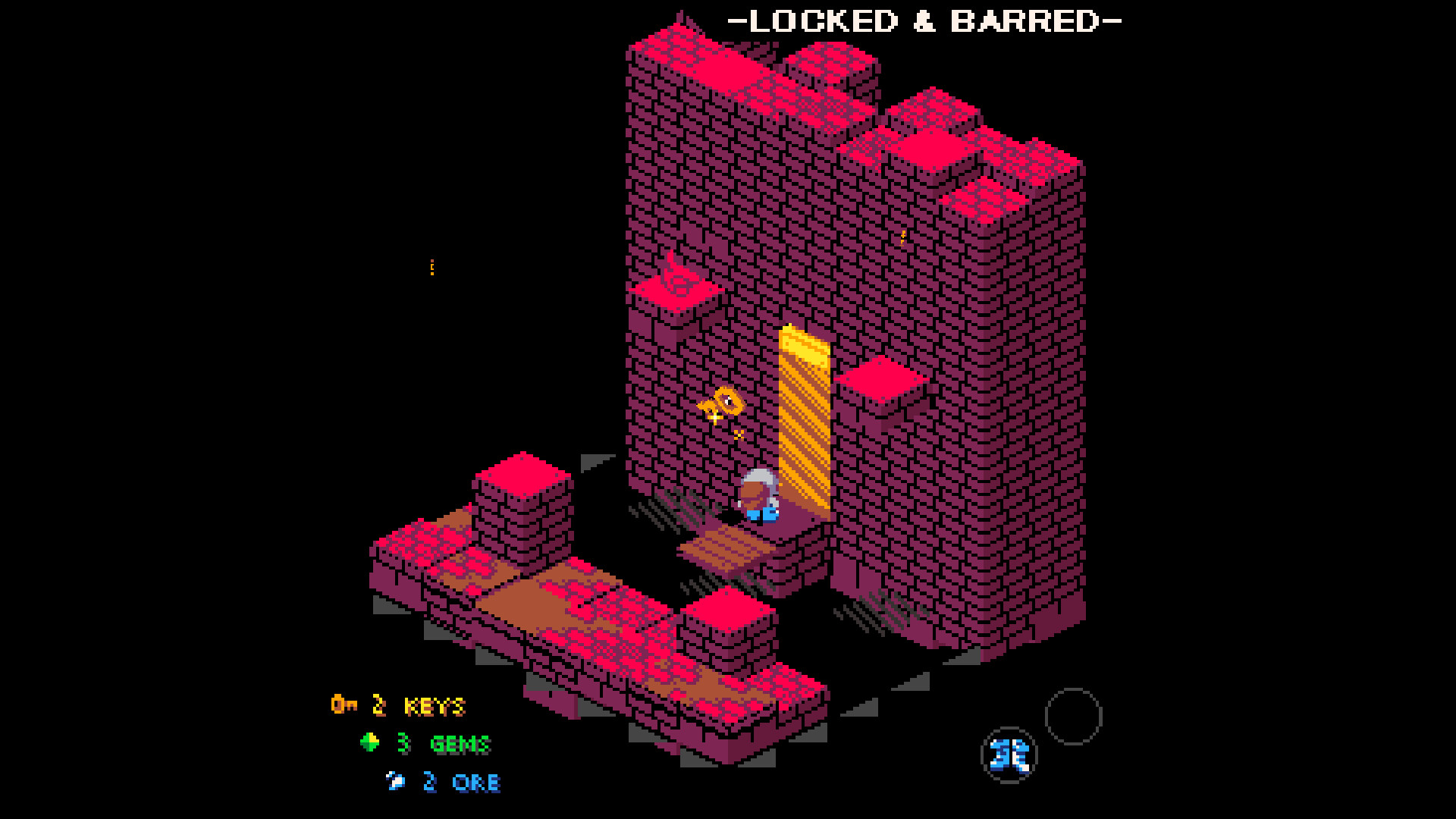The width and height of the screenshot is (1456, 819).
Task: Click the floating sparkle on the left side
Action: coord(431,268)
